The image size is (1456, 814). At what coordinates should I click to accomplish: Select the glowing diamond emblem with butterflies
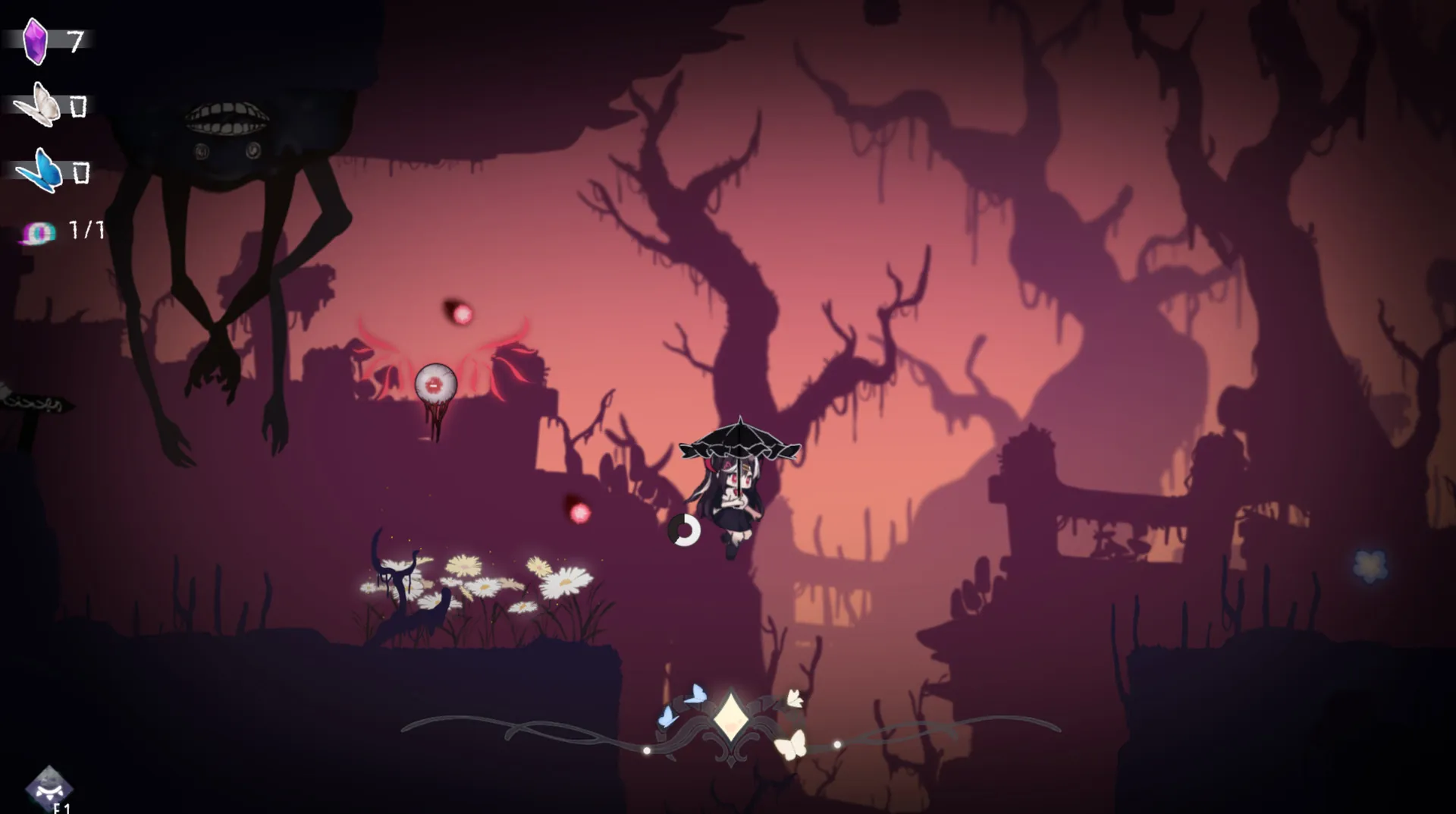pyautogui.click(x=730, y=718)
